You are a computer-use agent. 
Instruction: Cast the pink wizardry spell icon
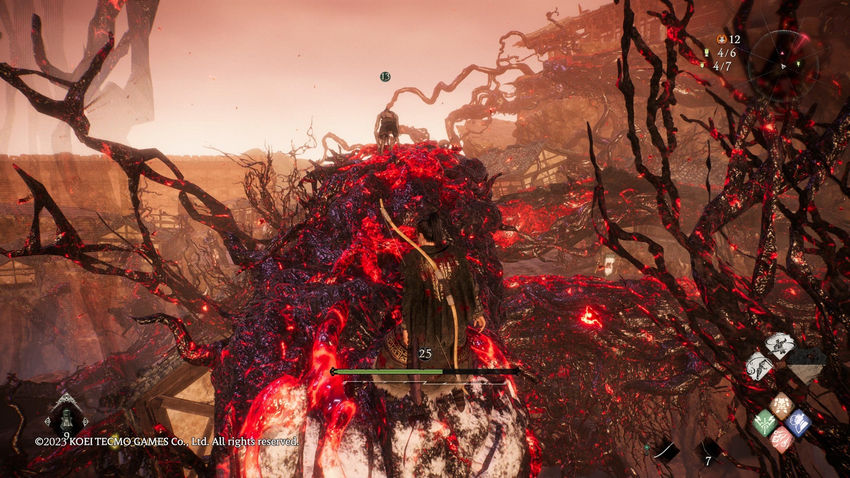pos(781,438)
